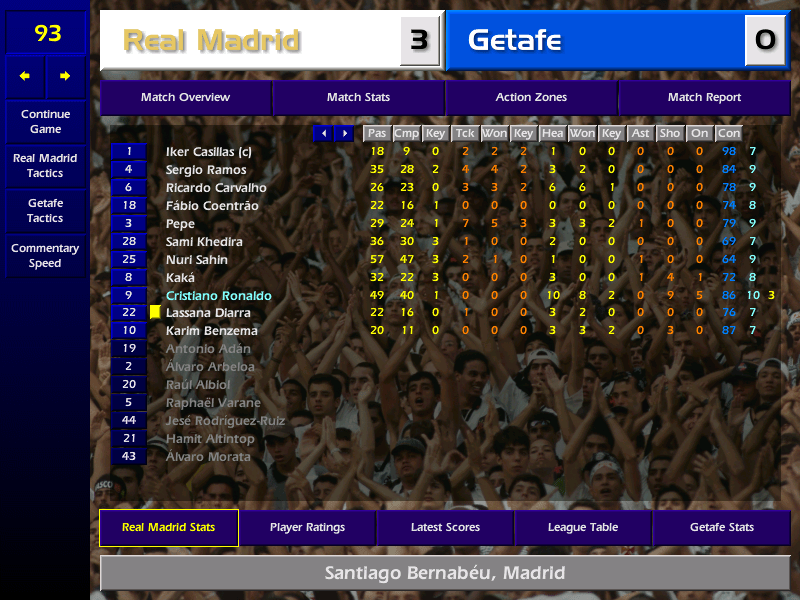Show Player Ratings
The image size is (800, 600).
[x=307, y=528]
